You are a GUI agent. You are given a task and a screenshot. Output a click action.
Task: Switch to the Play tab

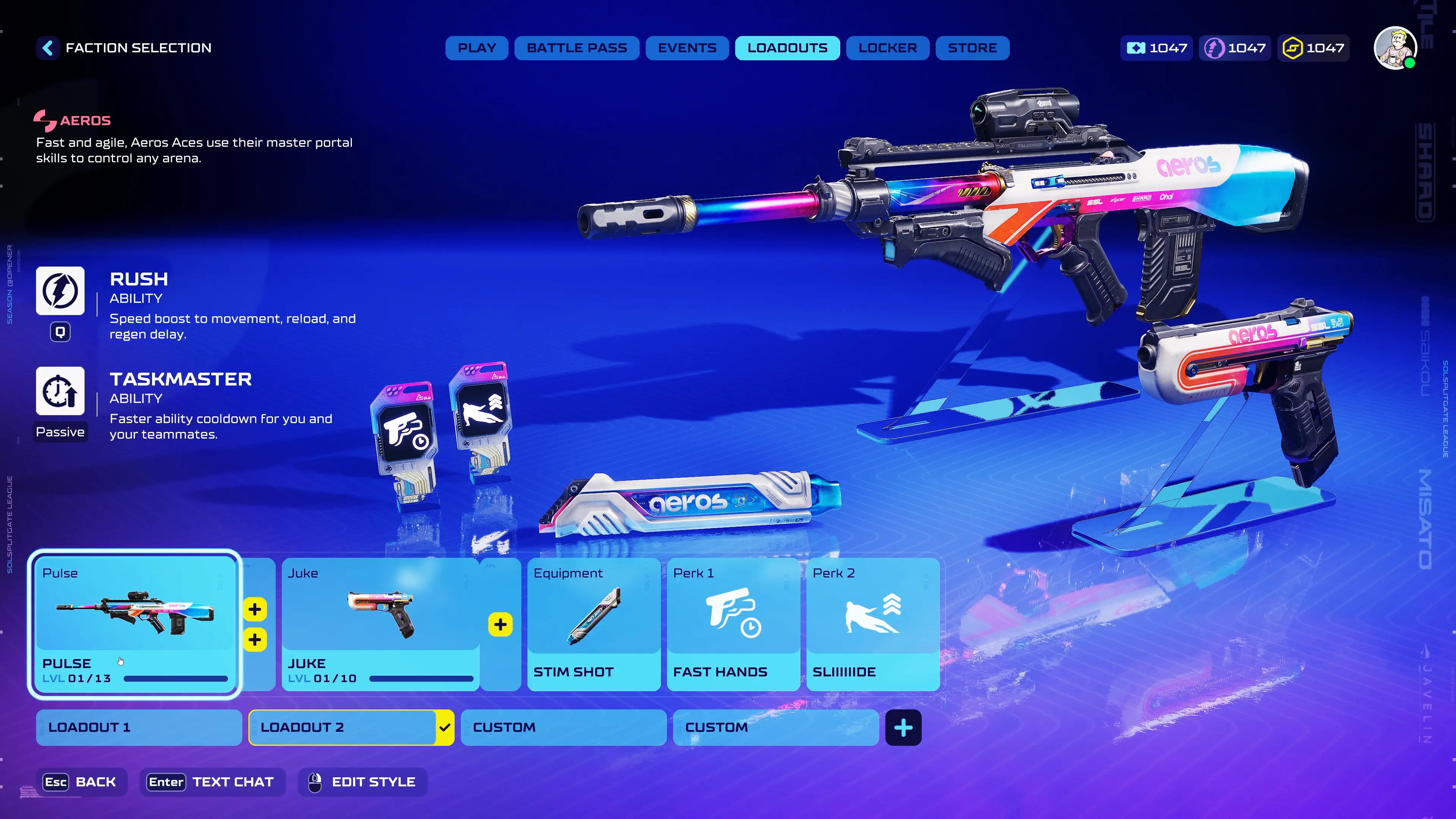[x=477, y=48]
